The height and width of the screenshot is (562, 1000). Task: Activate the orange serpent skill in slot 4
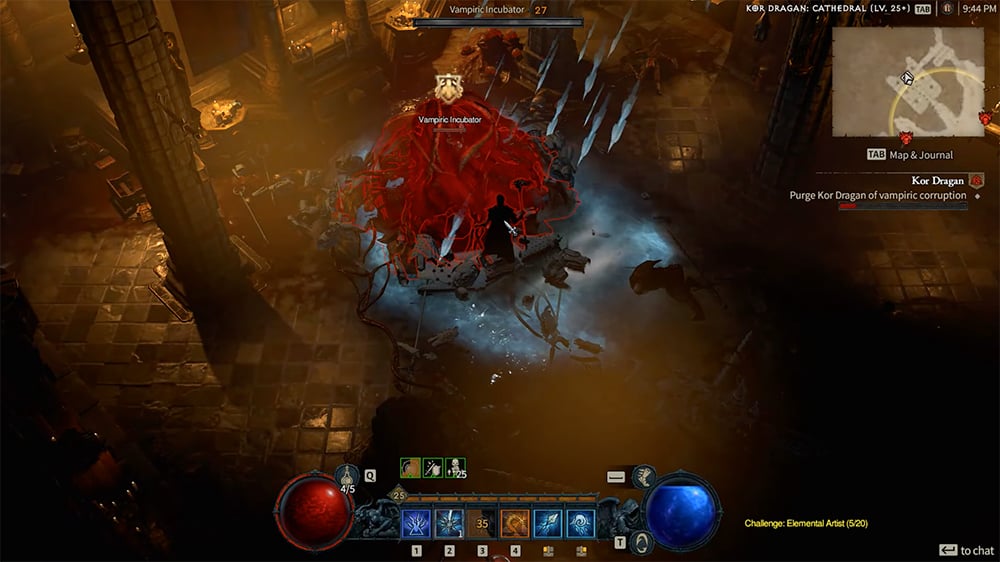click(x=515, y=524)
